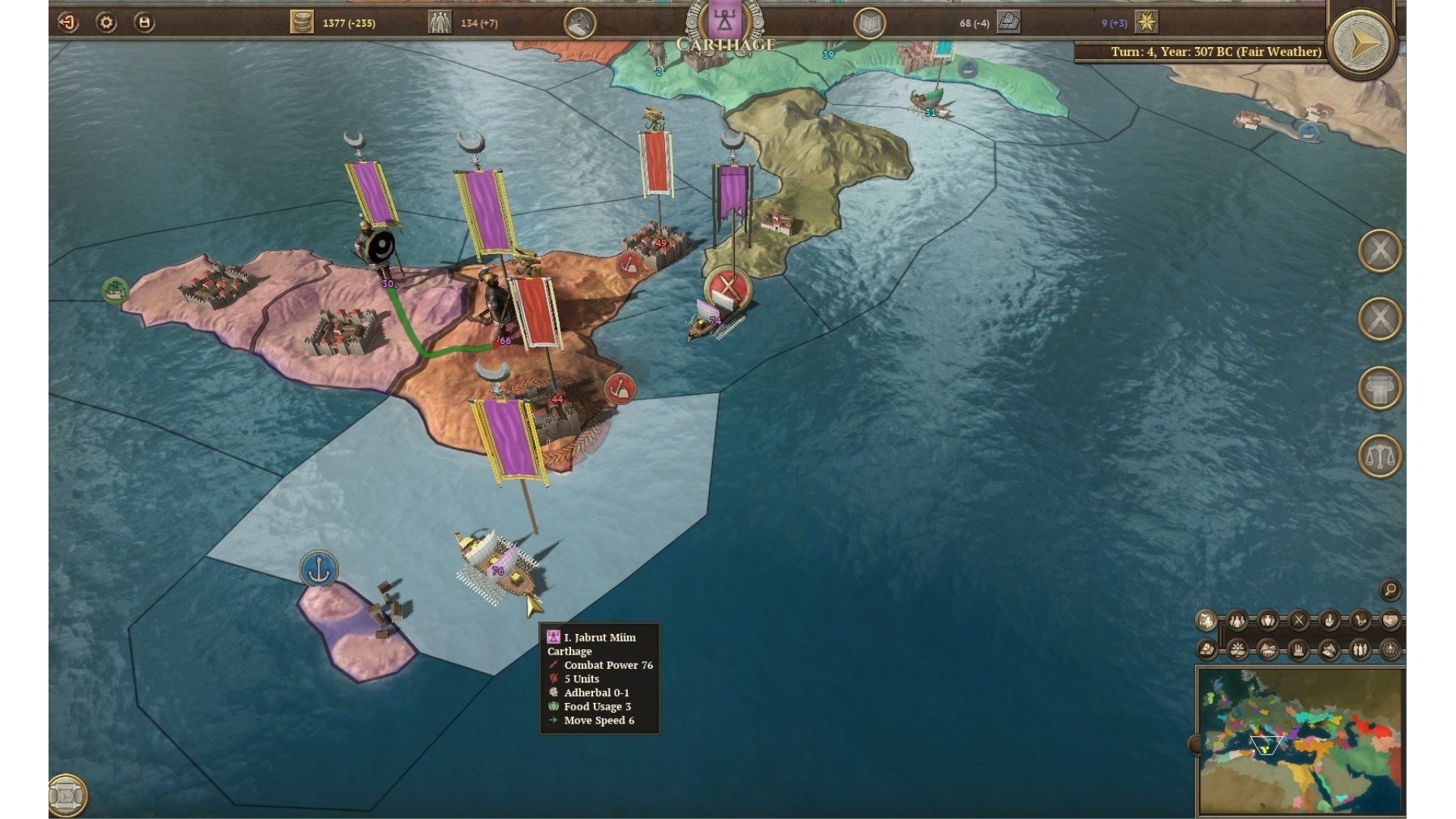Image resolution: width=1456 pixels, height=819 pixels.
Task: Click the anchor port marker near the island
Action: click(x=318, y=569)
